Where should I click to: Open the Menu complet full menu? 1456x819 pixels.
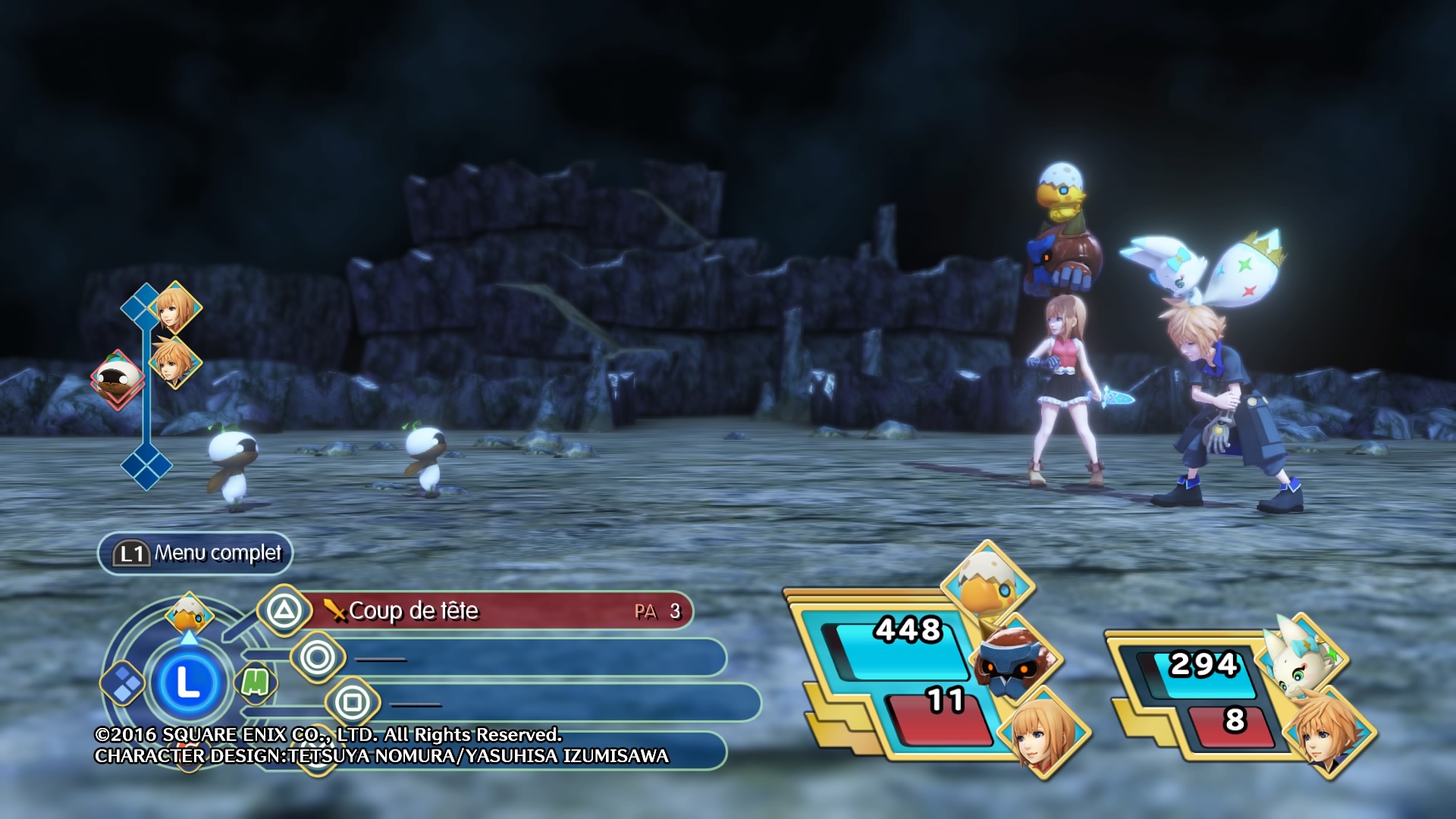196,554
